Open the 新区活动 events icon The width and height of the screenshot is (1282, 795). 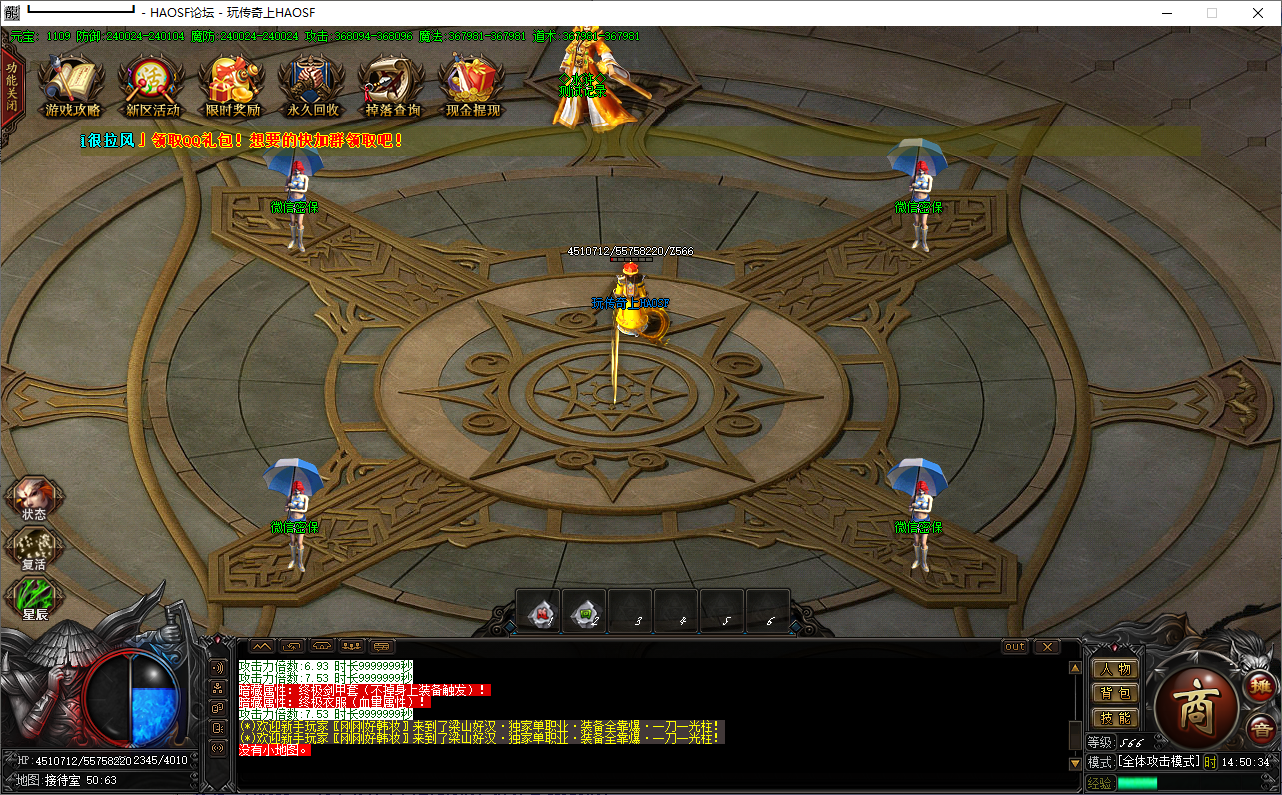pos(152,86)
